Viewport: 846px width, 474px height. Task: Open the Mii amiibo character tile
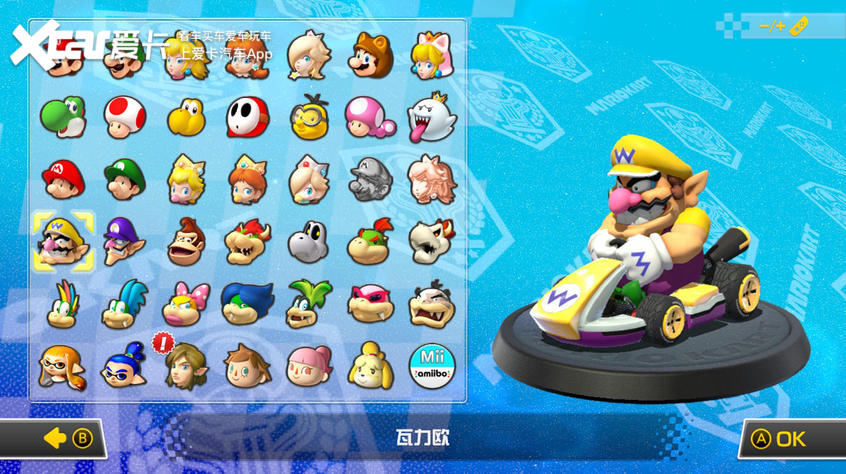click(432, 367)
